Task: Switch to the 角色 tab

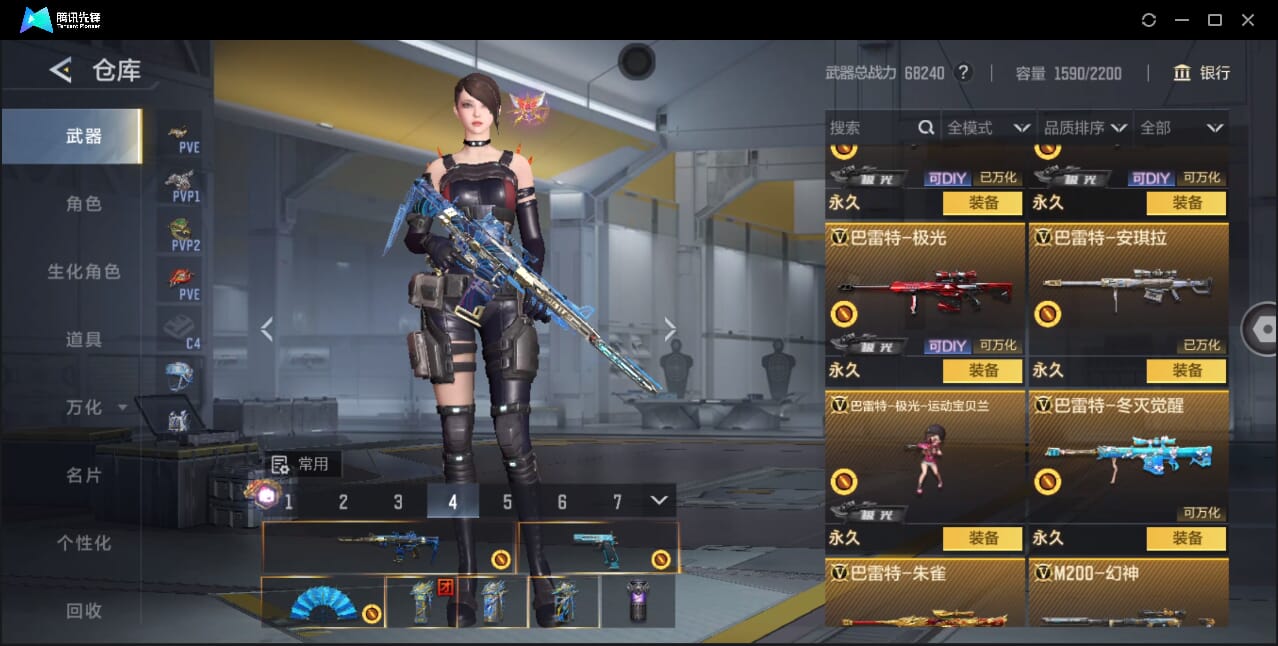Action: 84,204
